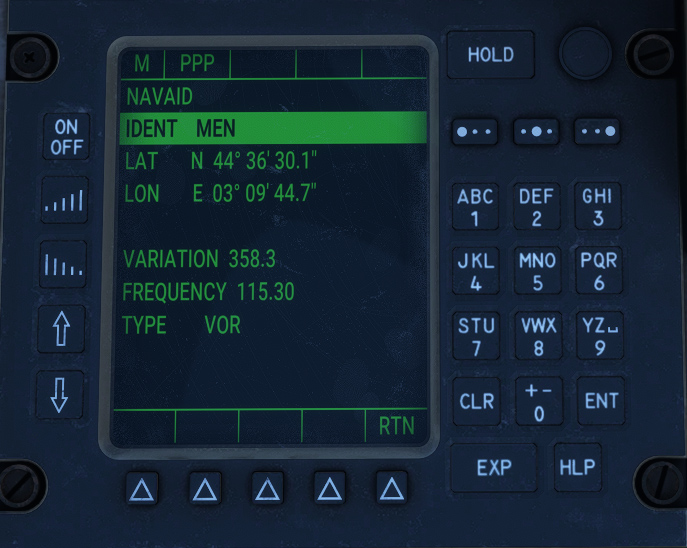Tap the STU 7 keypad key
The width and height of the screenshot is (687, 548).
(x=475, y=336)
